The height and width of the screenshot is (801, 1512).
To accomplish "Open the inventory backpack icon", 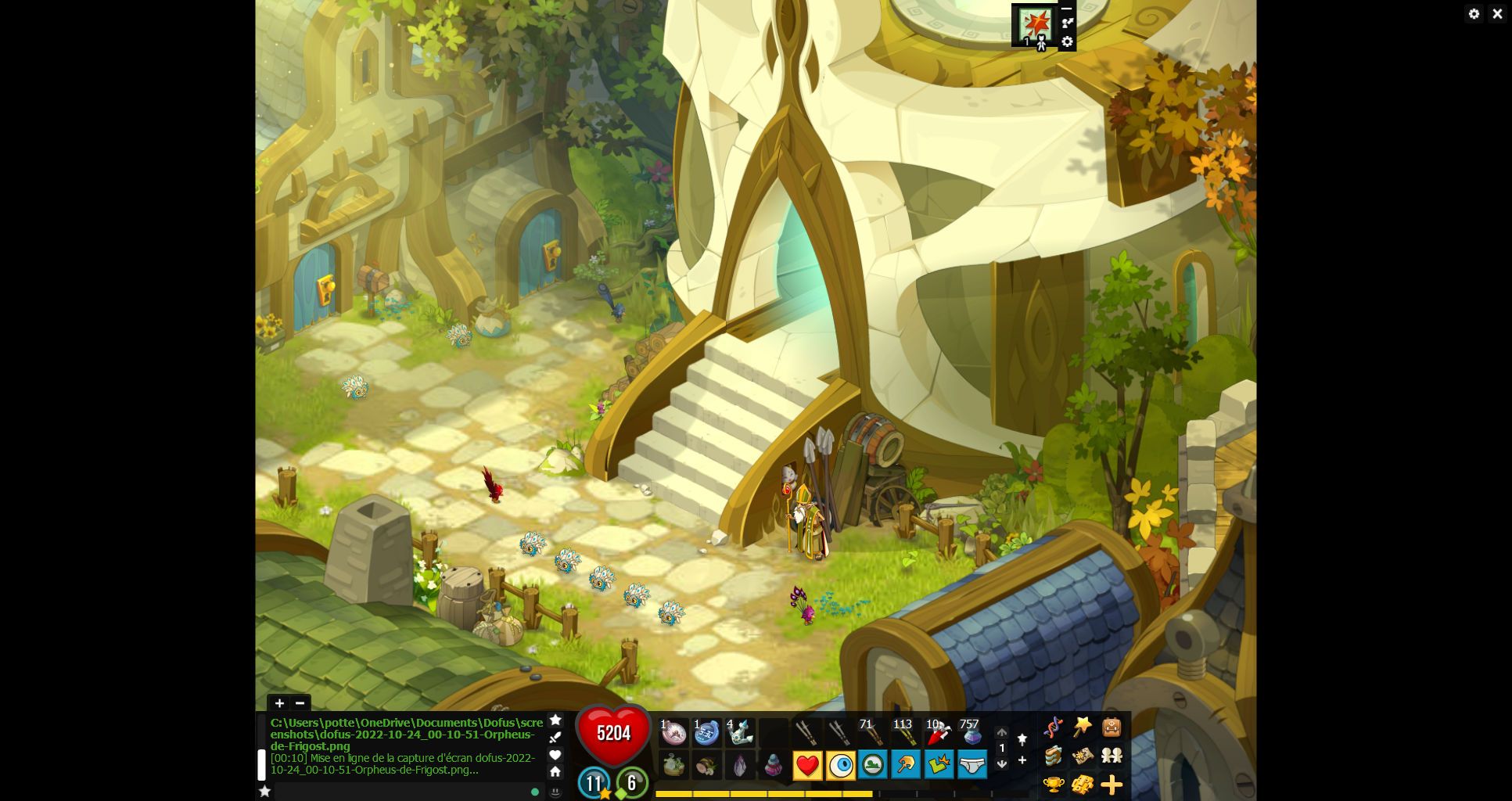I will coord(1112,727).
